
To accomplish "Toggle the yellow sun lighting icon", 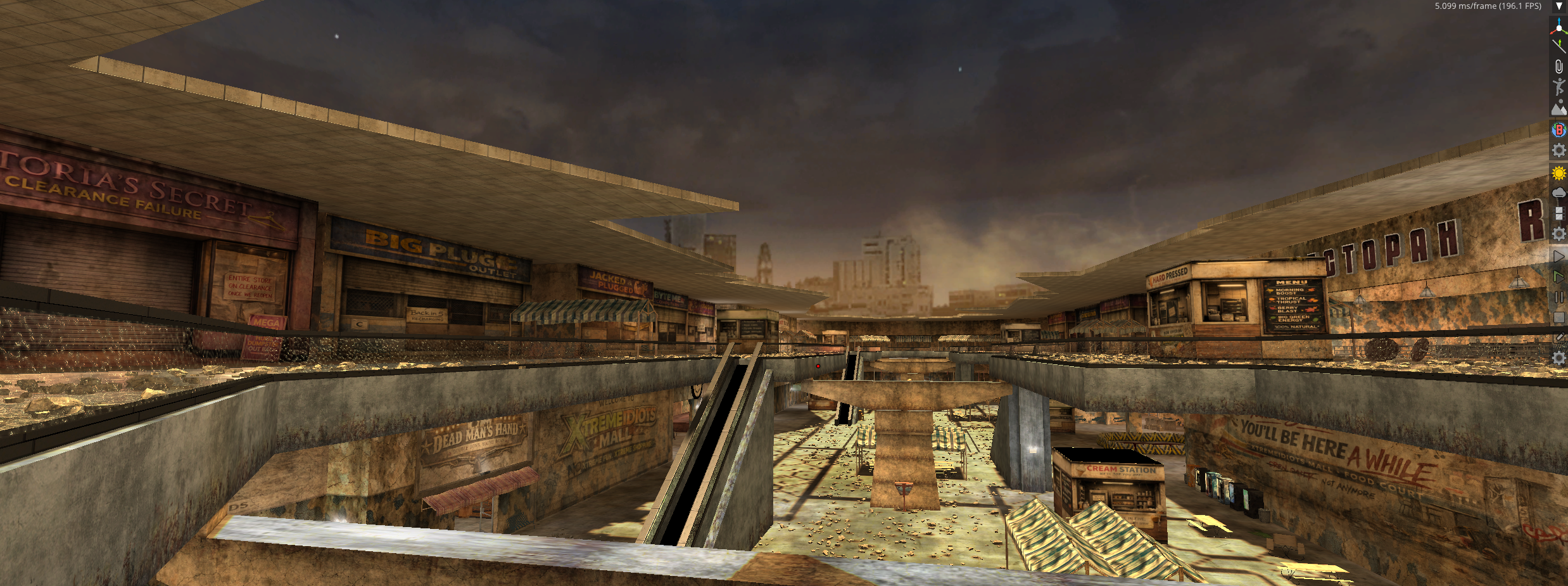I will click(x=1559, y=173).
